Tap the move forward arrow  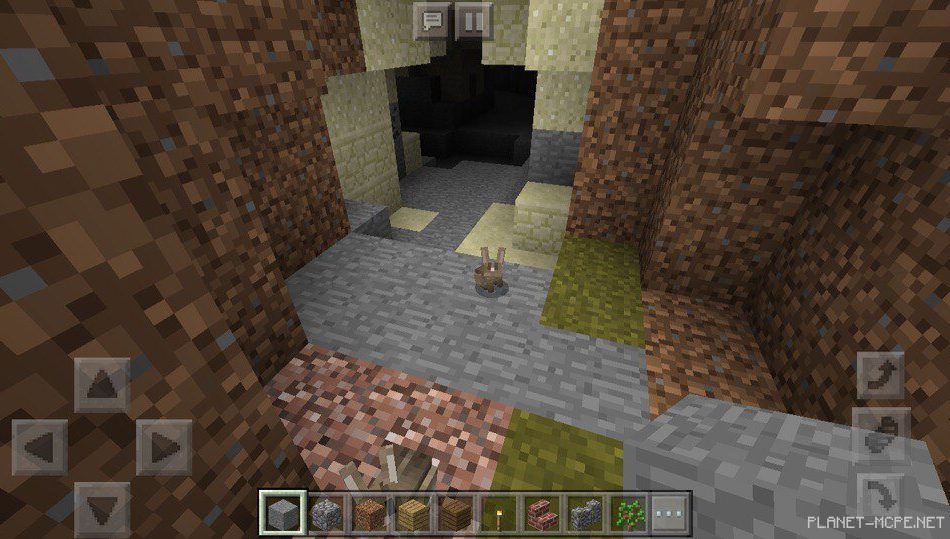click(x=102, y=381)
